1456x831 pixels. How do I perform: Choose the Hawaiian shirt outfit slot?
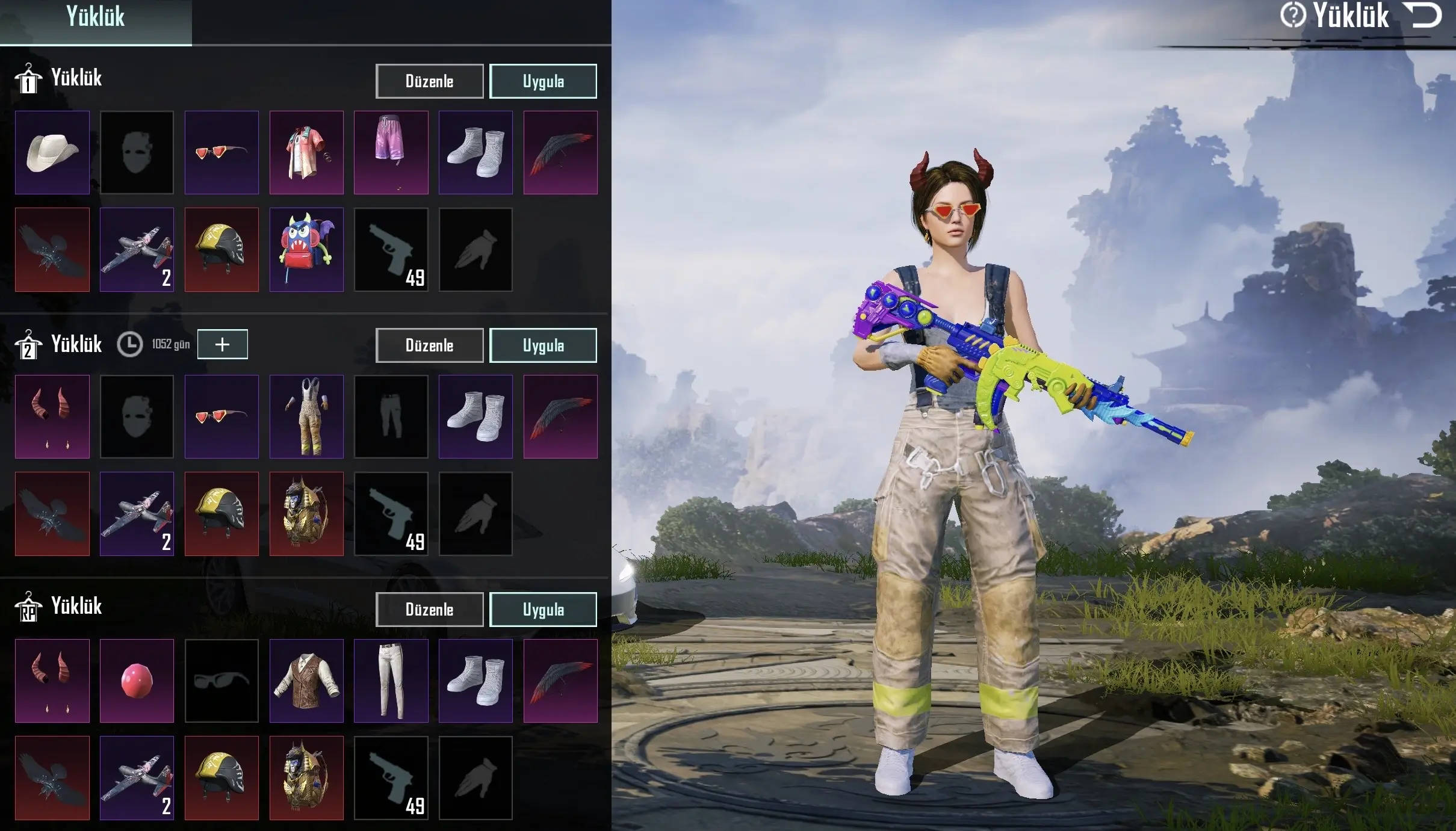click(306, 152)
